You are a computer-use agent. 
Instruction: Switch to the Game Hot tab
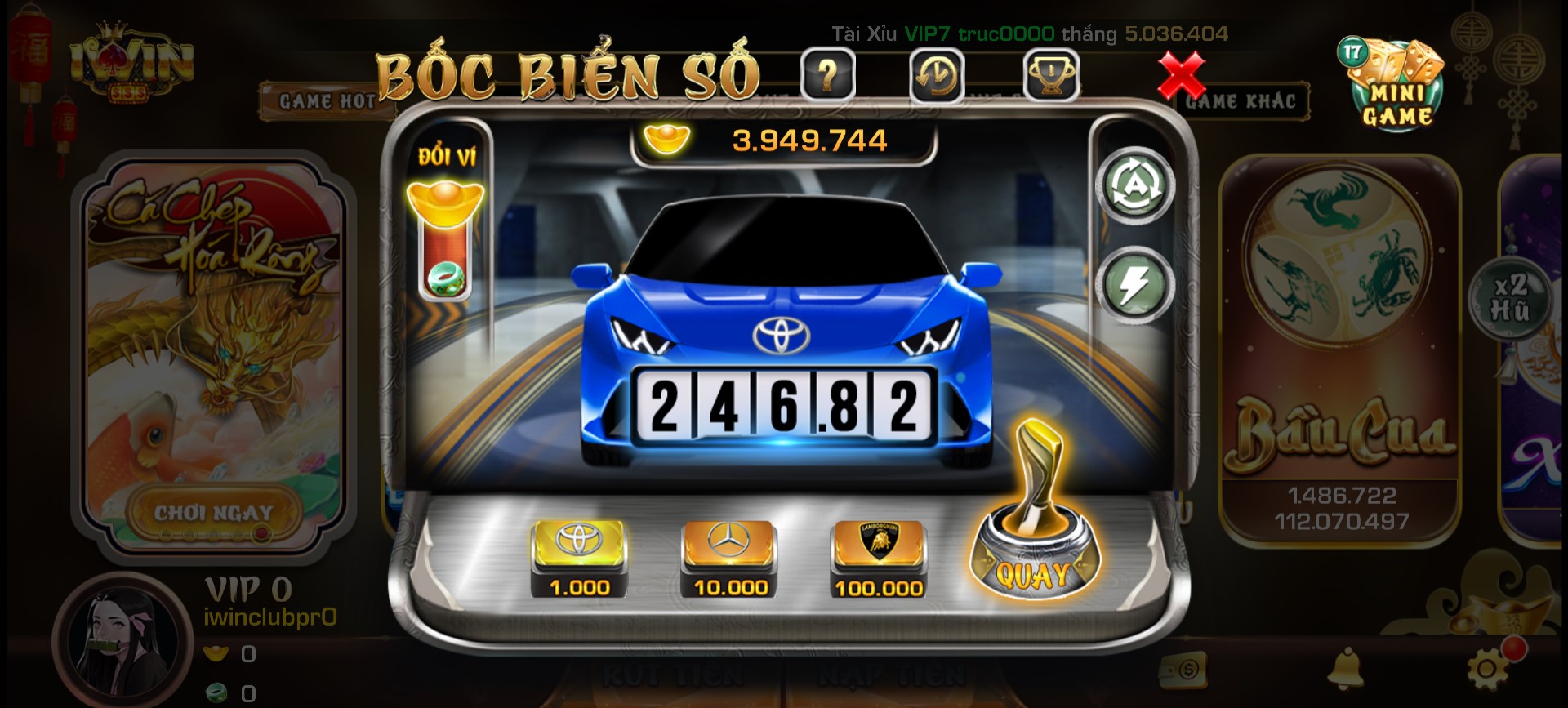click(327, 101)
